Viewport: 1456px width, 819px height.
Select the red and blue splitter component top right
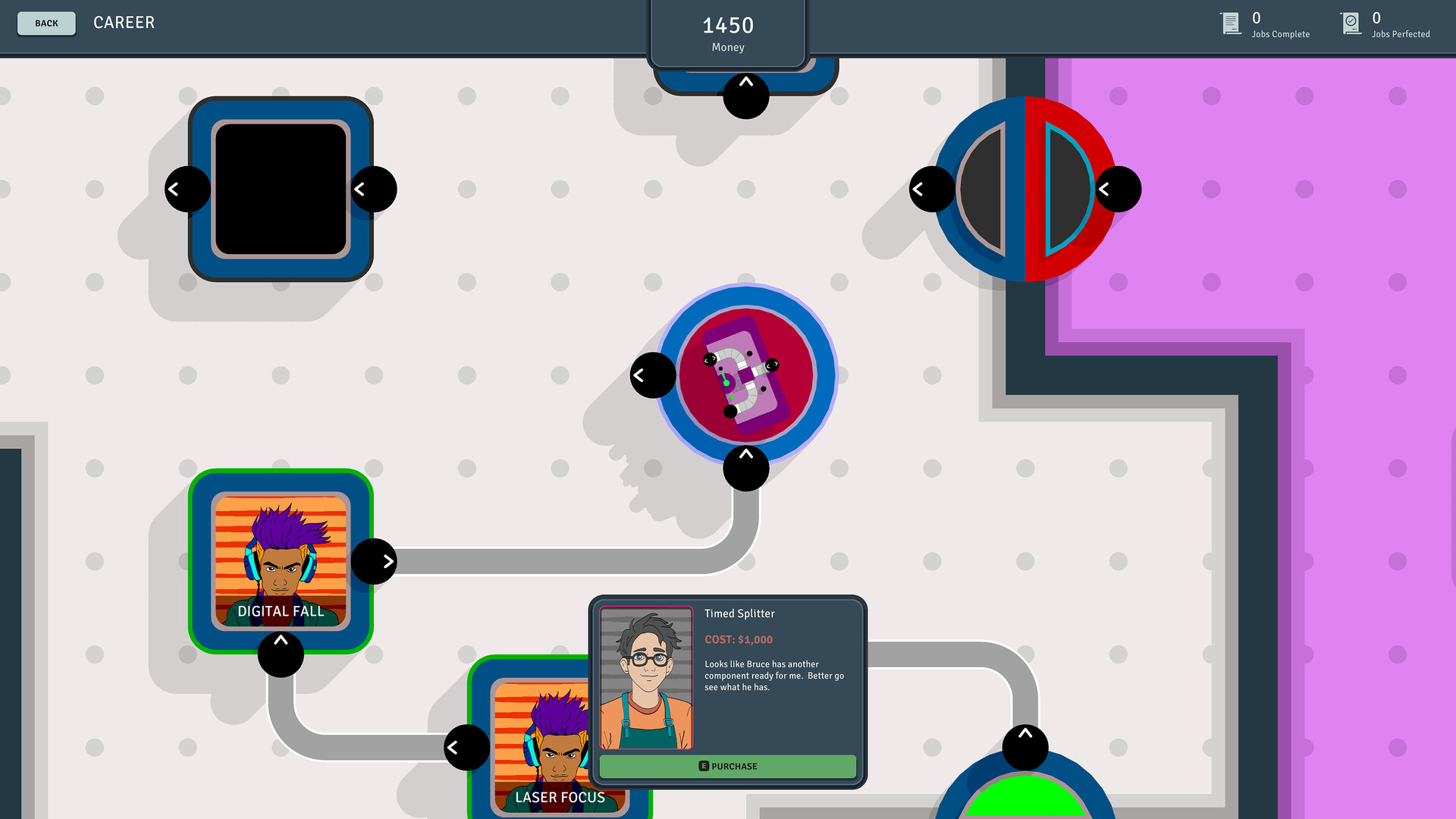pos(1025,188)
